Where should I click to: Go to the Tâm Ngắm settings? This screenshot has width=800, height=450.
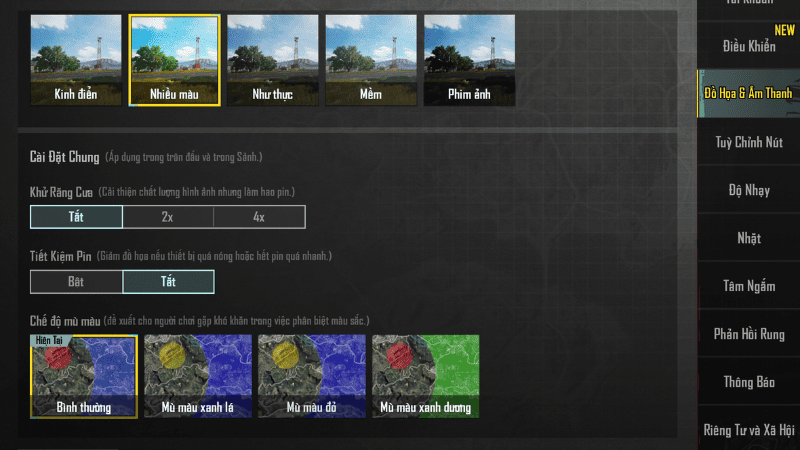[x=749, y=286]
